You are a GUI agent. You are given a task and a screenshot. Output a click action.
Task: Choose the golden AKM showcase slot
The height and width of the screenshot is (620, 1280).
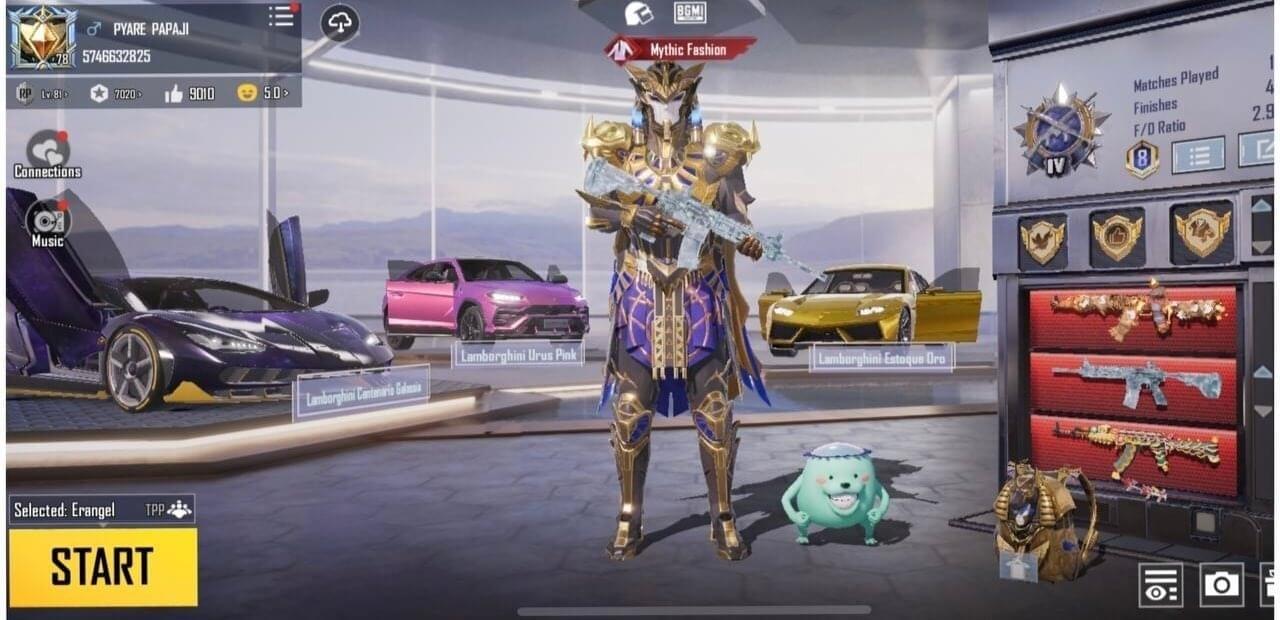(x=1136, y=446)
